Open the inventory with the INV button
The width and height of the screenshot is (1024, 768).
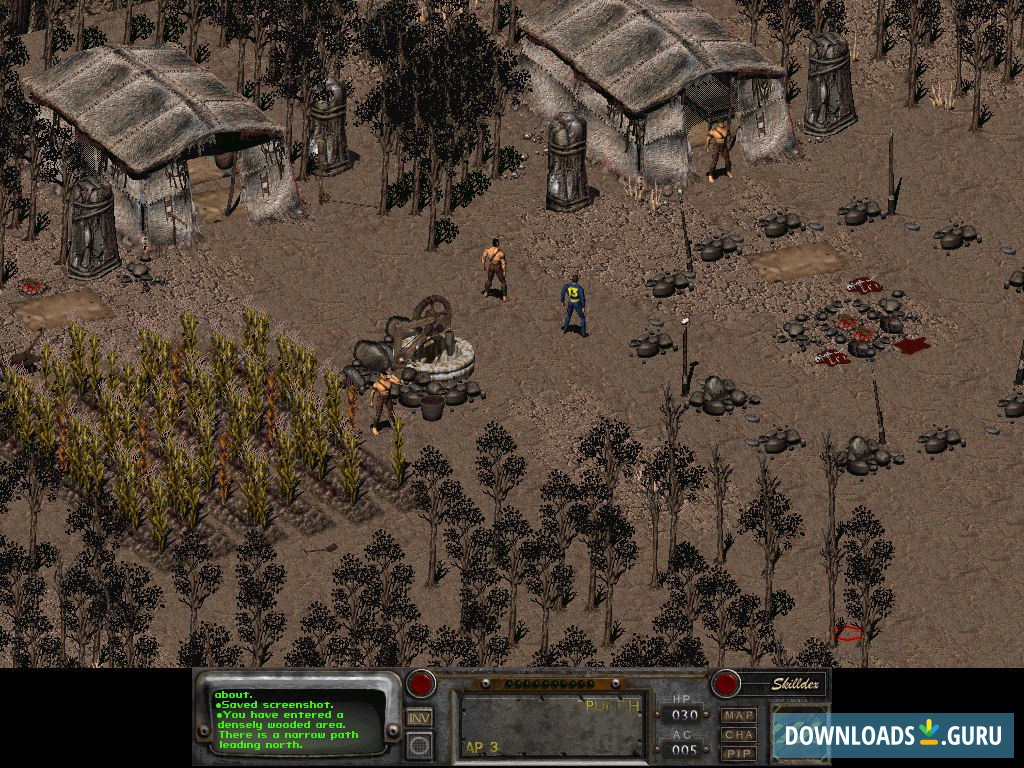coord(420,717)
